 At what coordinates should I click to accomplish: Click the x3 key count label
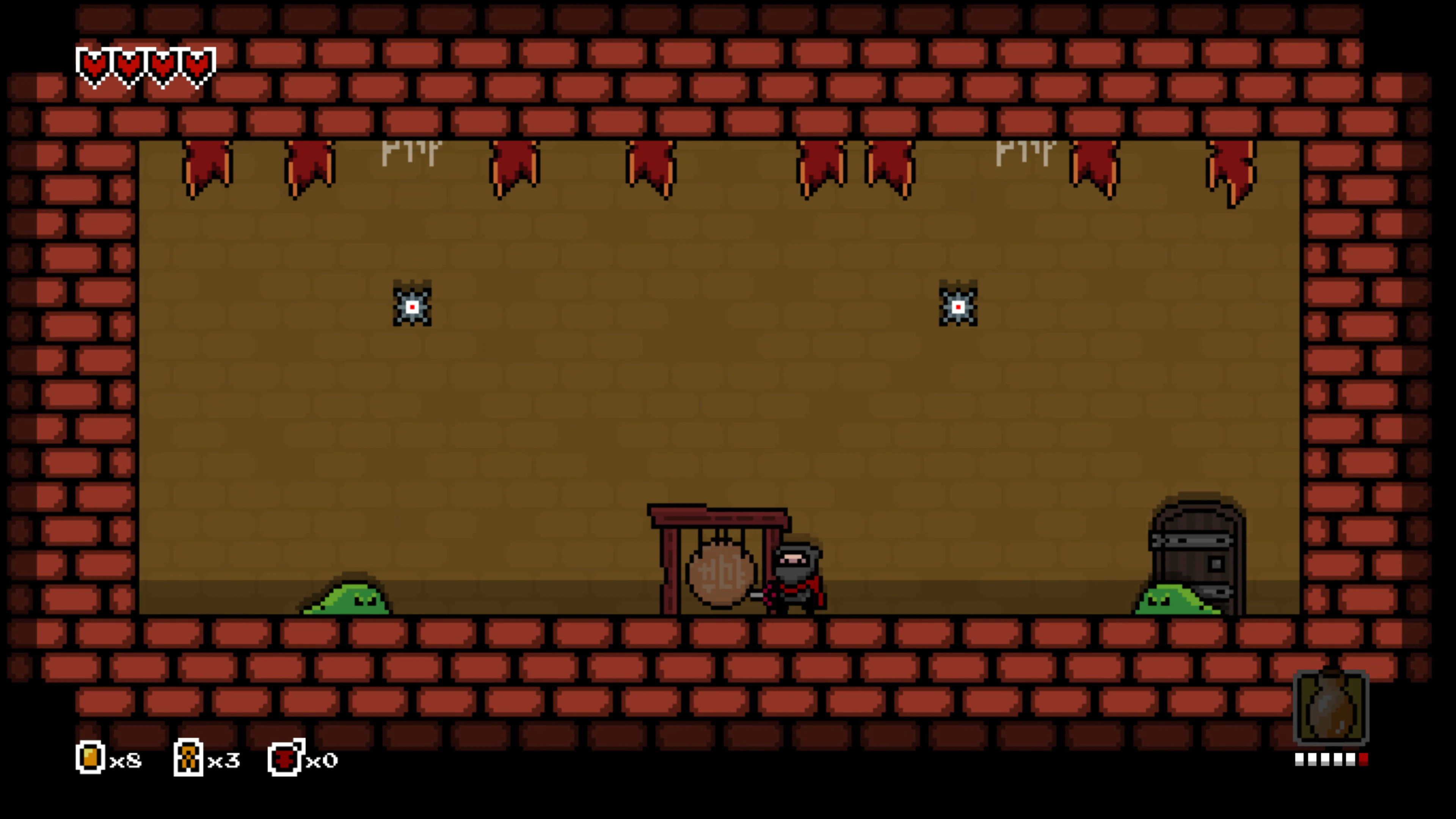coord(223,760)
